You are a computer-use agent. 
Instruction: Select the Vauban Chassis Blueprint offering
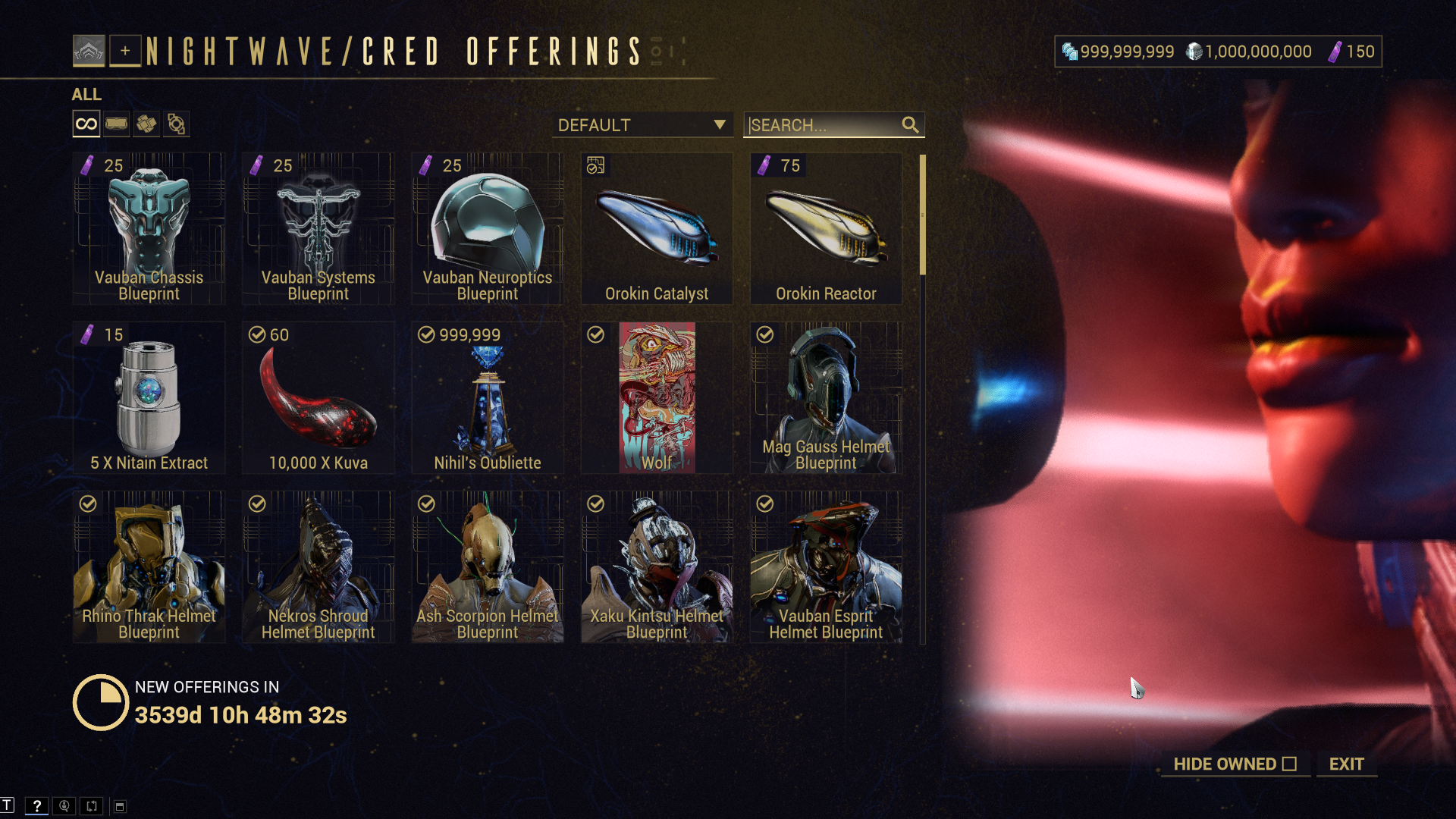click(149, 228)
